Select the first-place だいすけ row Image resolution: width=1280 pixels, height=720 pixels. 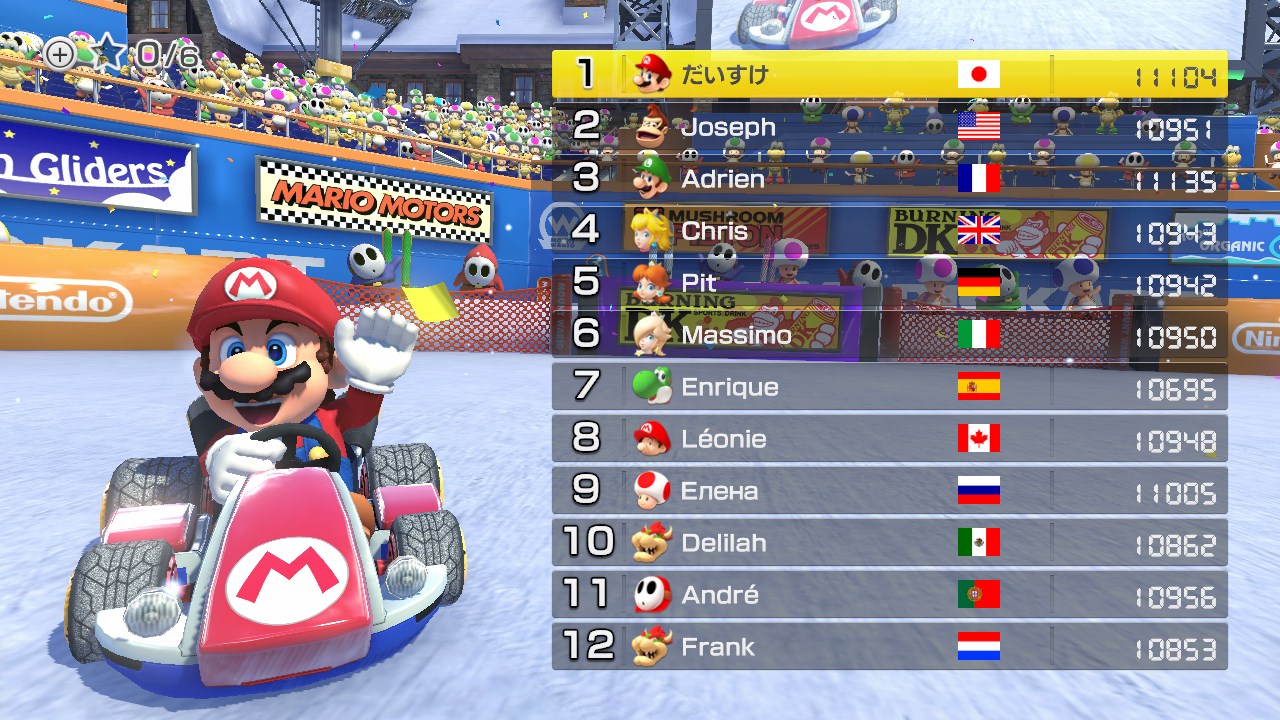889,75
